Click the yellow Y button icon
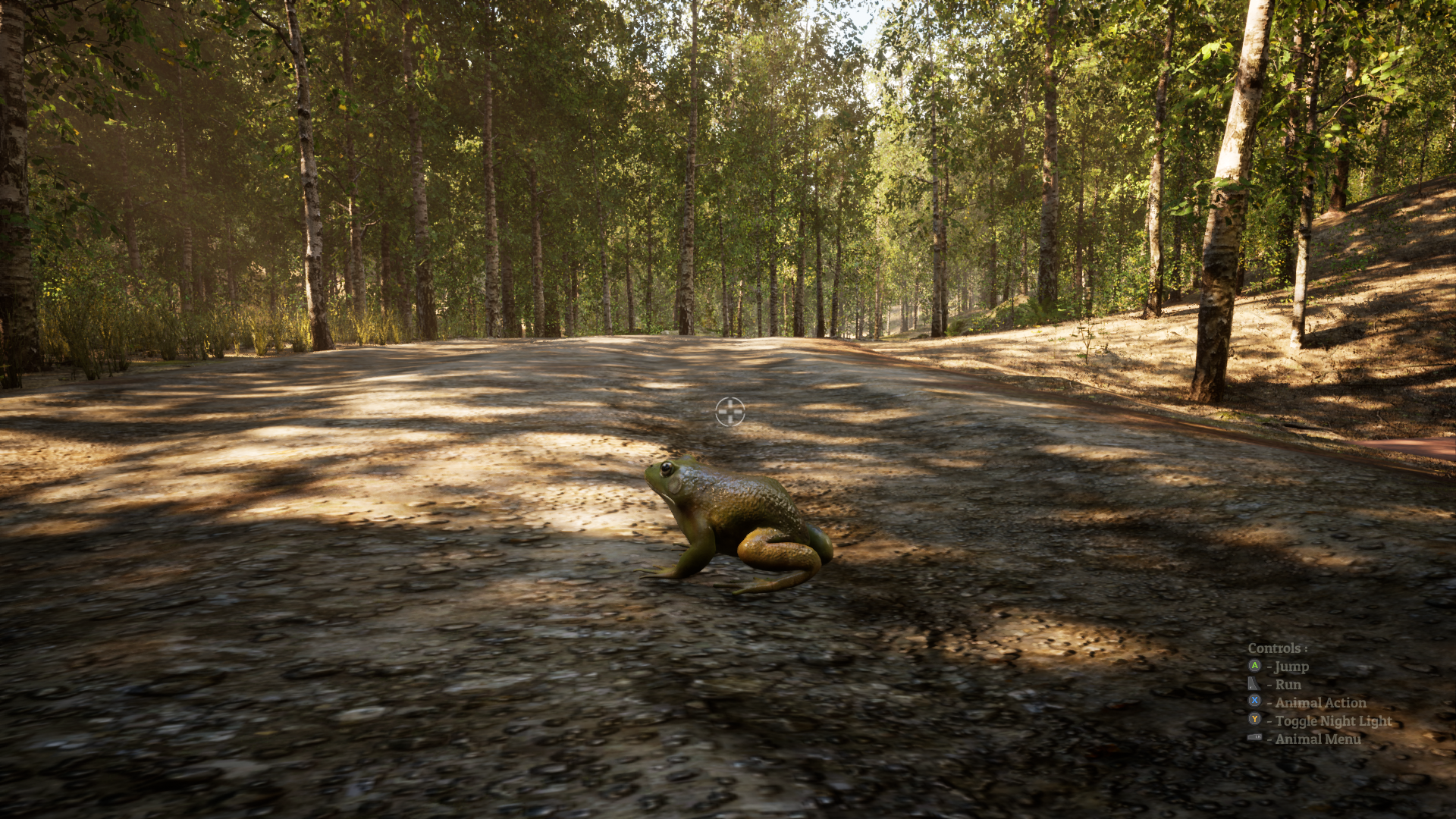1456x819 pixels. tap(1255, 720)
